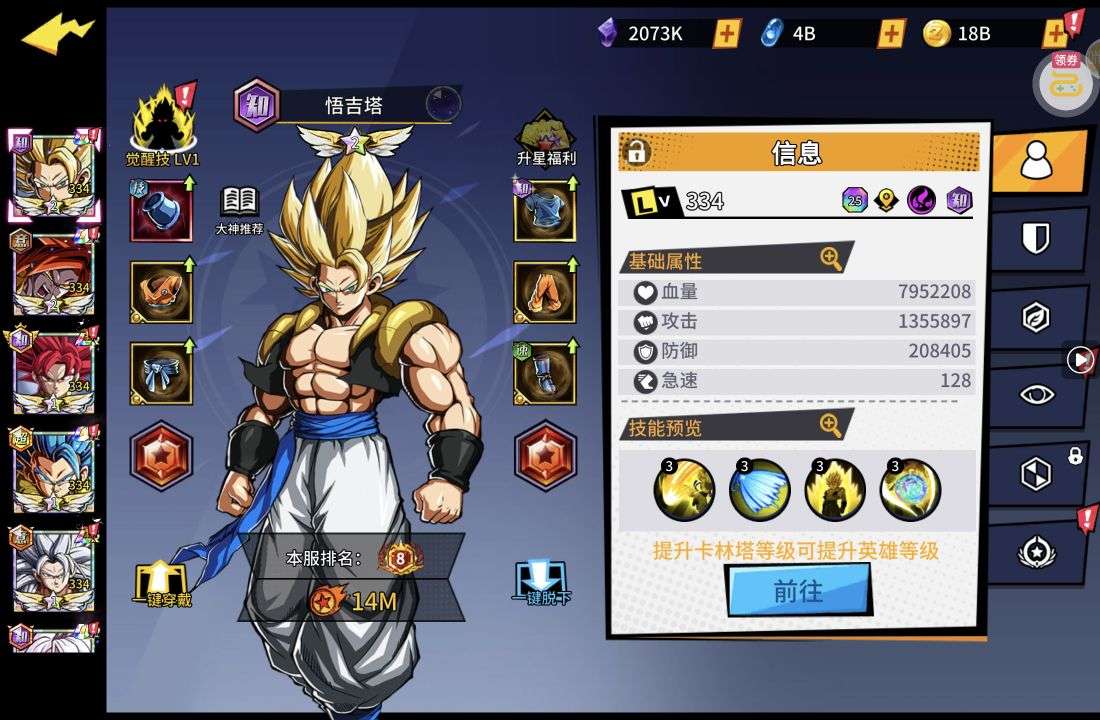Toggle the lock icon on info panel
Image resolution: width=1100 pixels, height=720 pixels.
(636, 152)
